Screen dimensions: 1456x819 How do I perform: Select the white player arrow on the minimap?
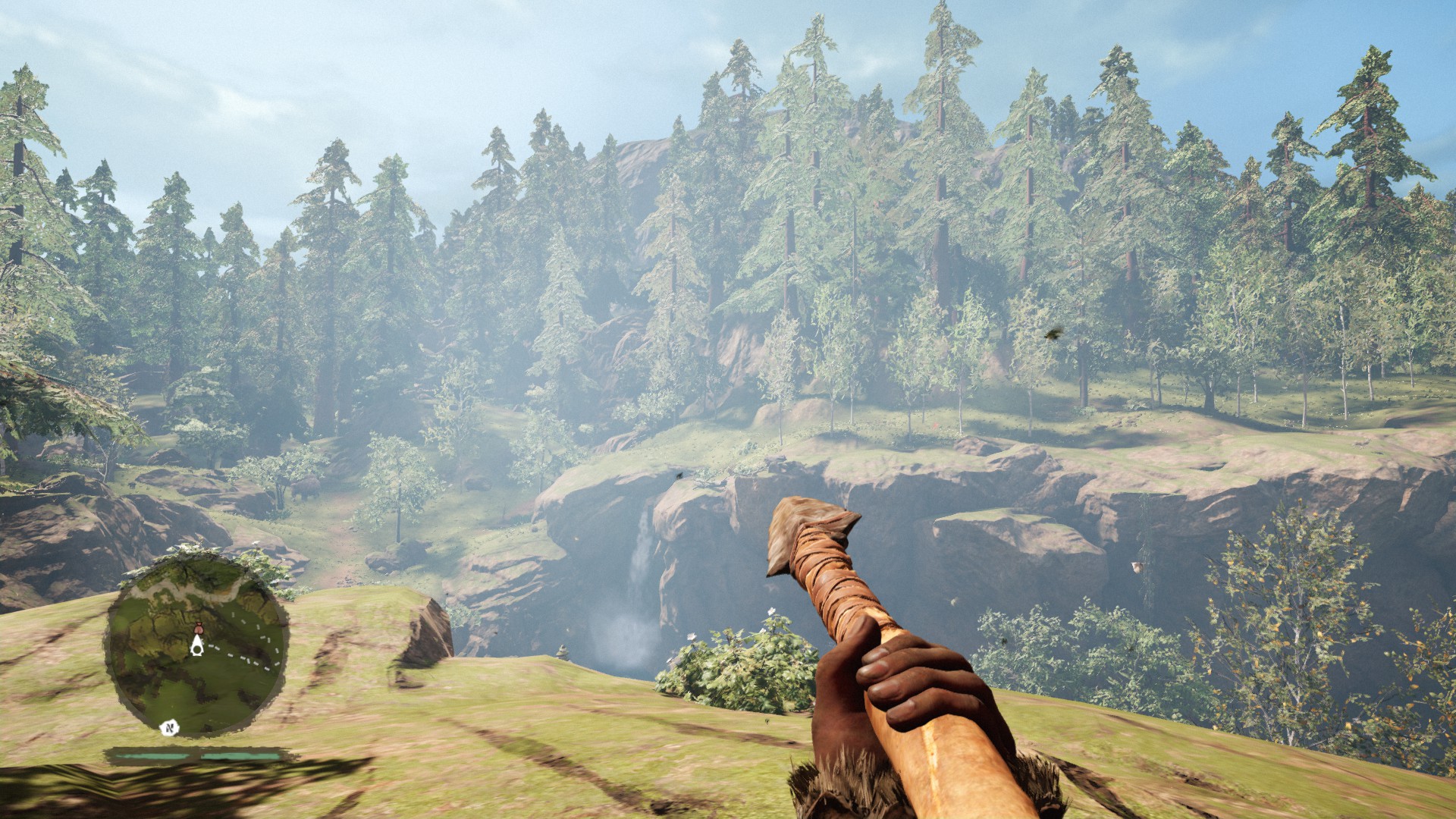pyautogui.click(x=197, y=645)
